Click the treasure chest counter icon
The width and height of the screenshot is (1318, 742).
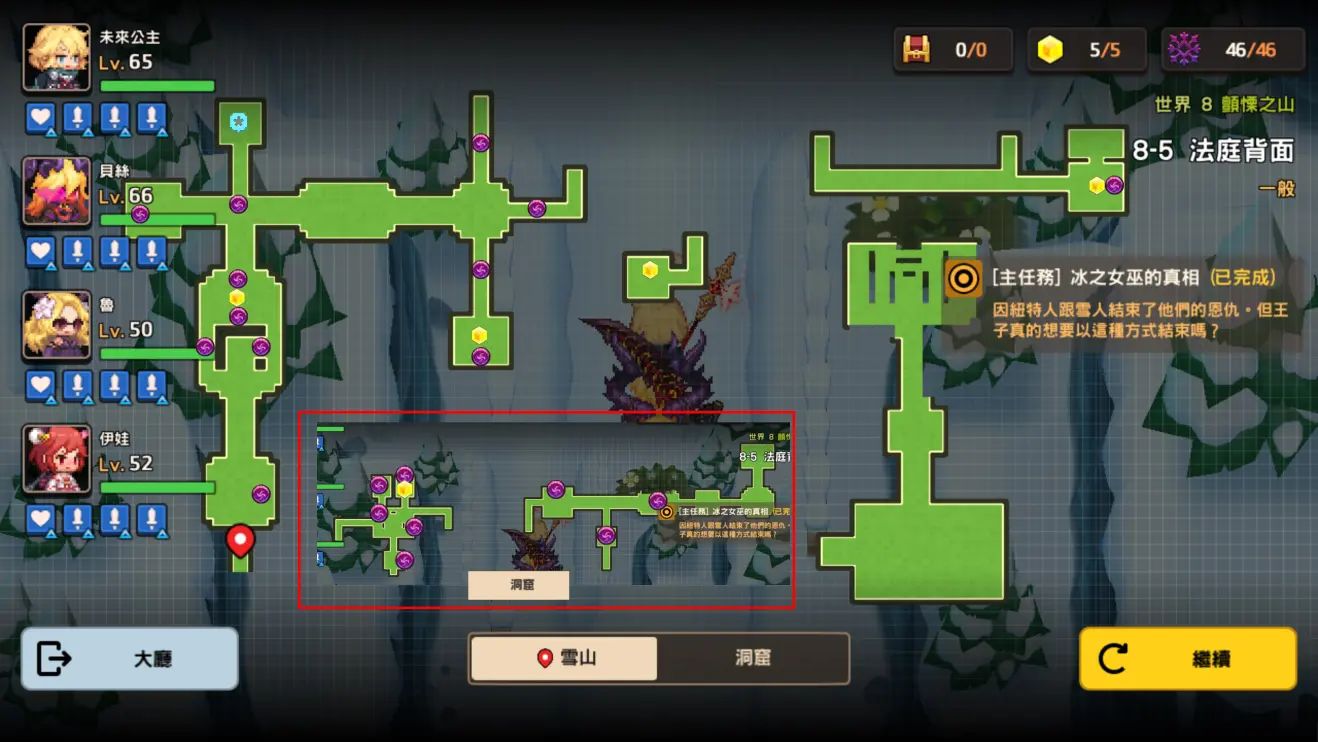point(916,50)
